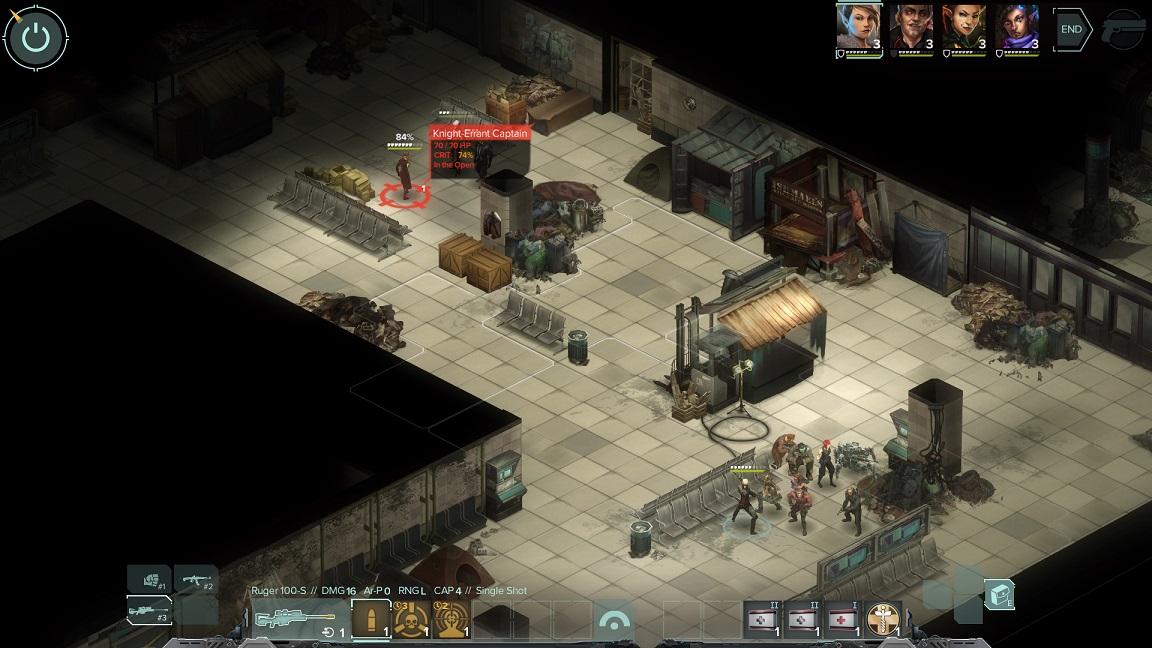Image resolution: width=1152 pixels, height=648 pixels.
Task: Select sniper rifle slot #3
Action: 149,610
